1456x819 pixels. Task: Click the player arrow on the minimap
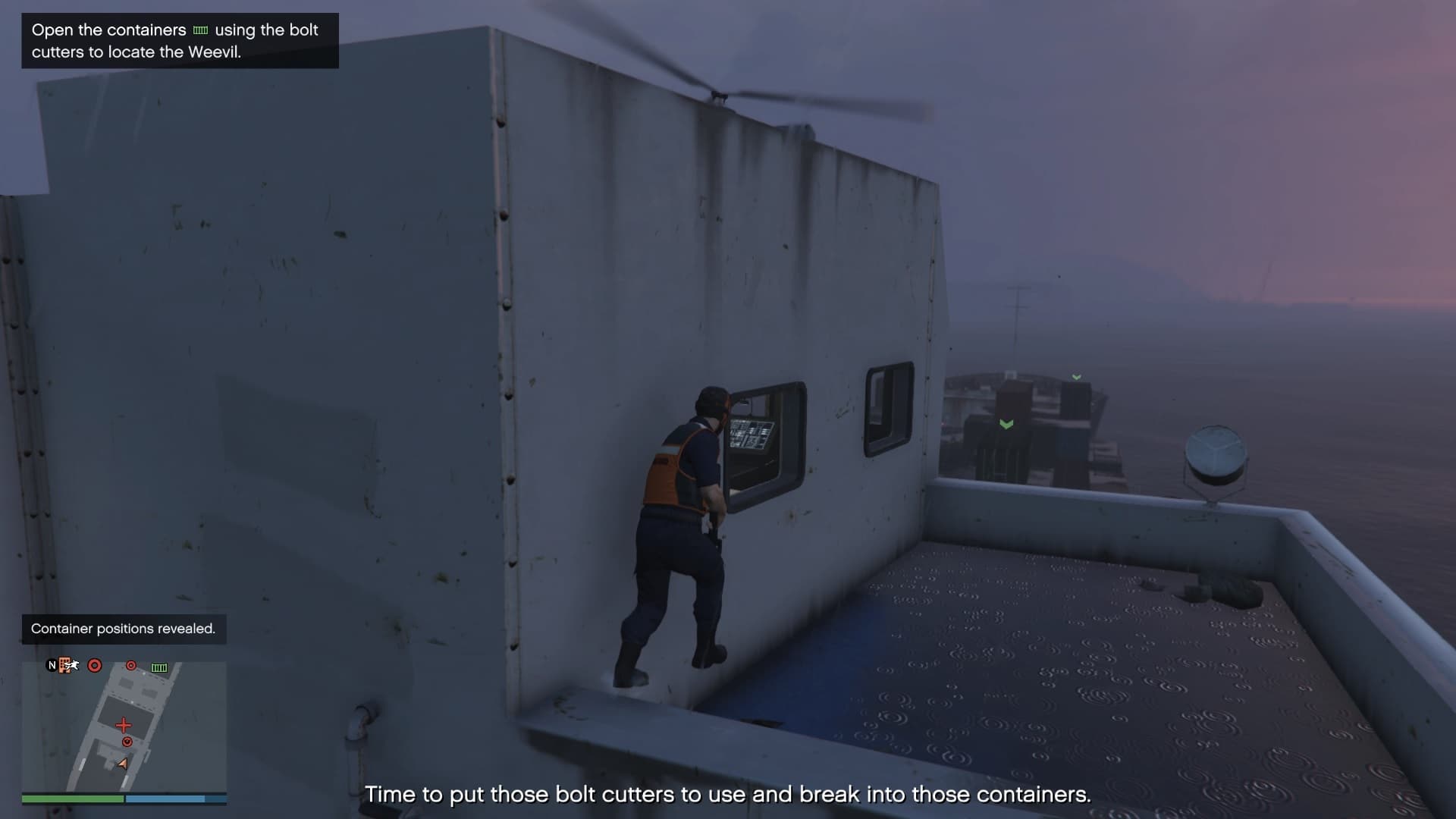[123, 764]
